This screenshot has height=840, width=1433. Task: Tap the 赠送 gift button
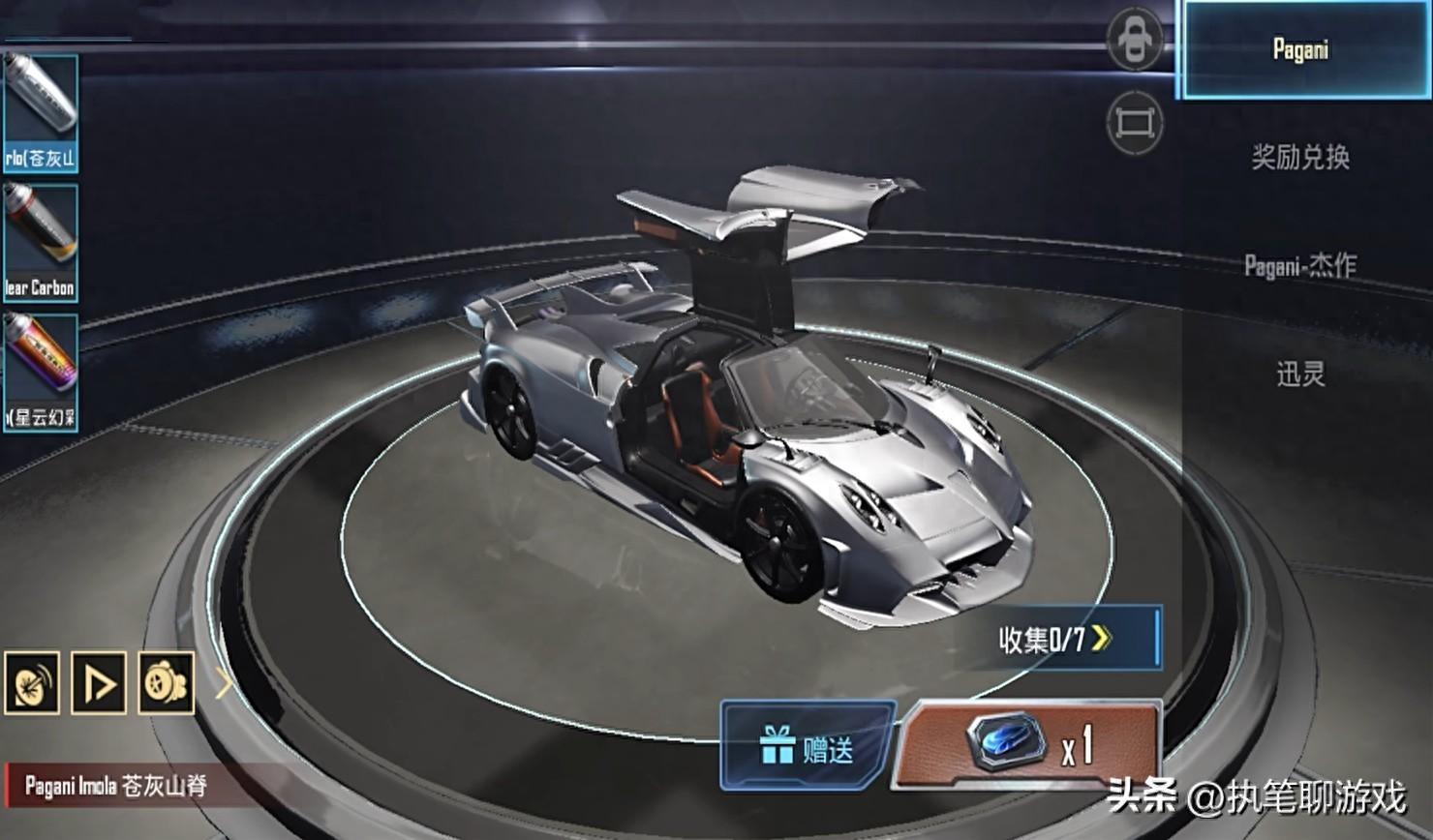[x=807, y=746]
